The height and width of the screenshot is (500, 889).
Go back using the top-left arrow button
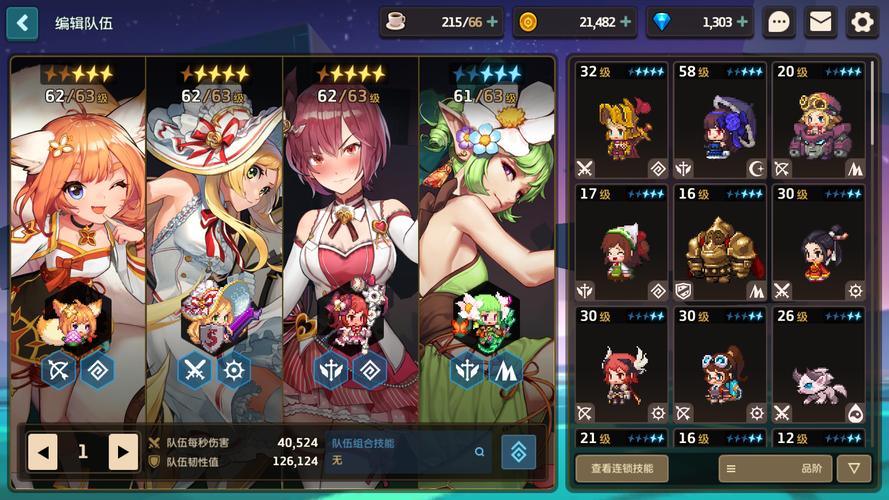tap(22, 22)
